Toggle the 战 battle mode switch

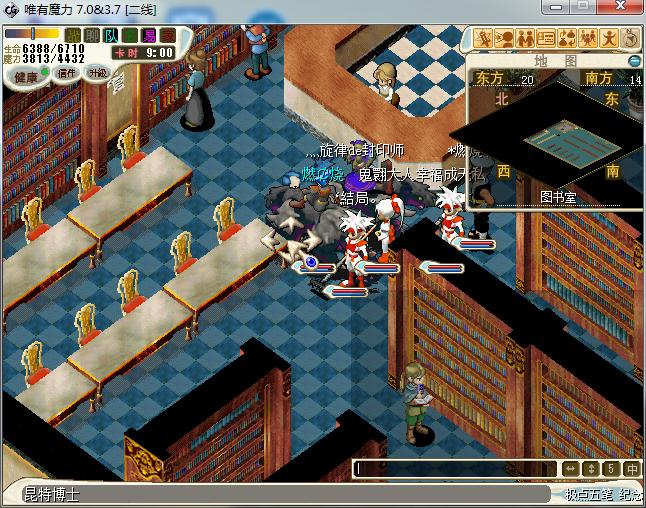coord(74,35)
